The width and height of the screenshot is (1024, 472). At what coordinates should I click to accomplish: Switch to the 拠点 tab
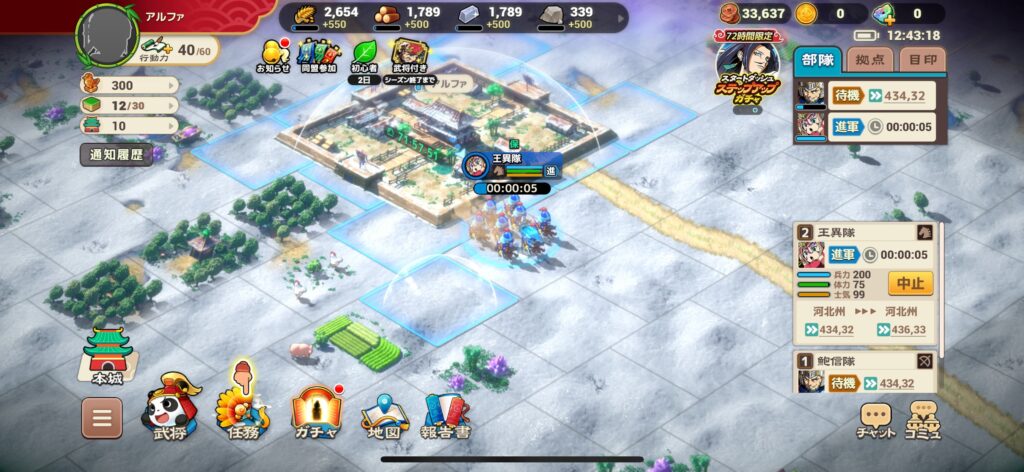[x=869, y=60]
